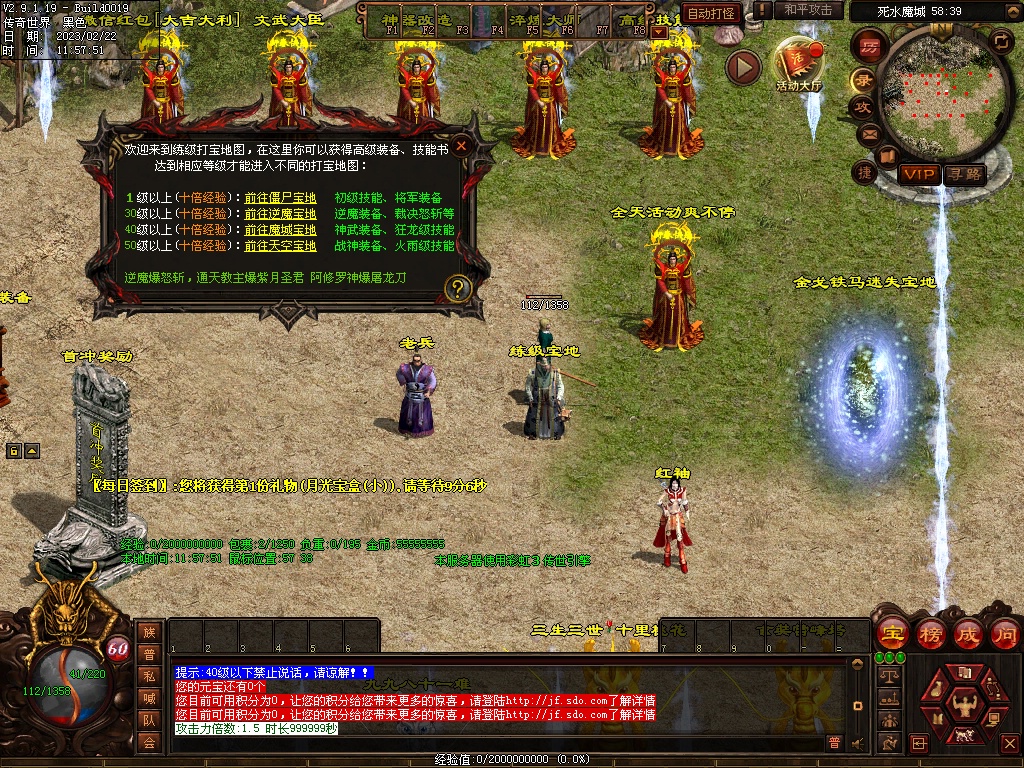Viewport: 1024px width, 768px height.
Task: Choose the 前往僵尸宝地 teleport link
Action: coord(280,198)
